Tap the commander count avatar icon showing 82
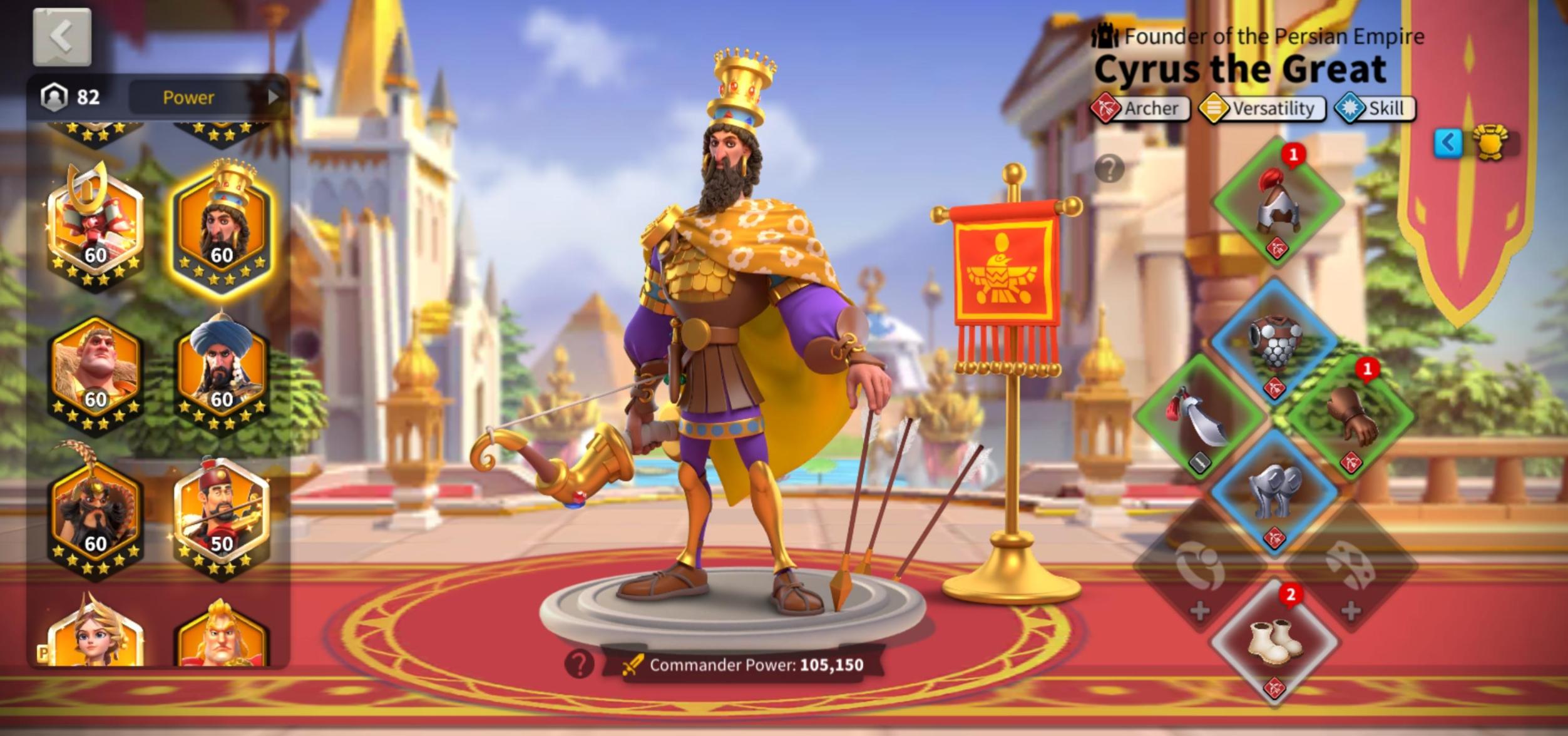Image resolution: width=1568 pixels, height=736 pixels. point(54,97)
